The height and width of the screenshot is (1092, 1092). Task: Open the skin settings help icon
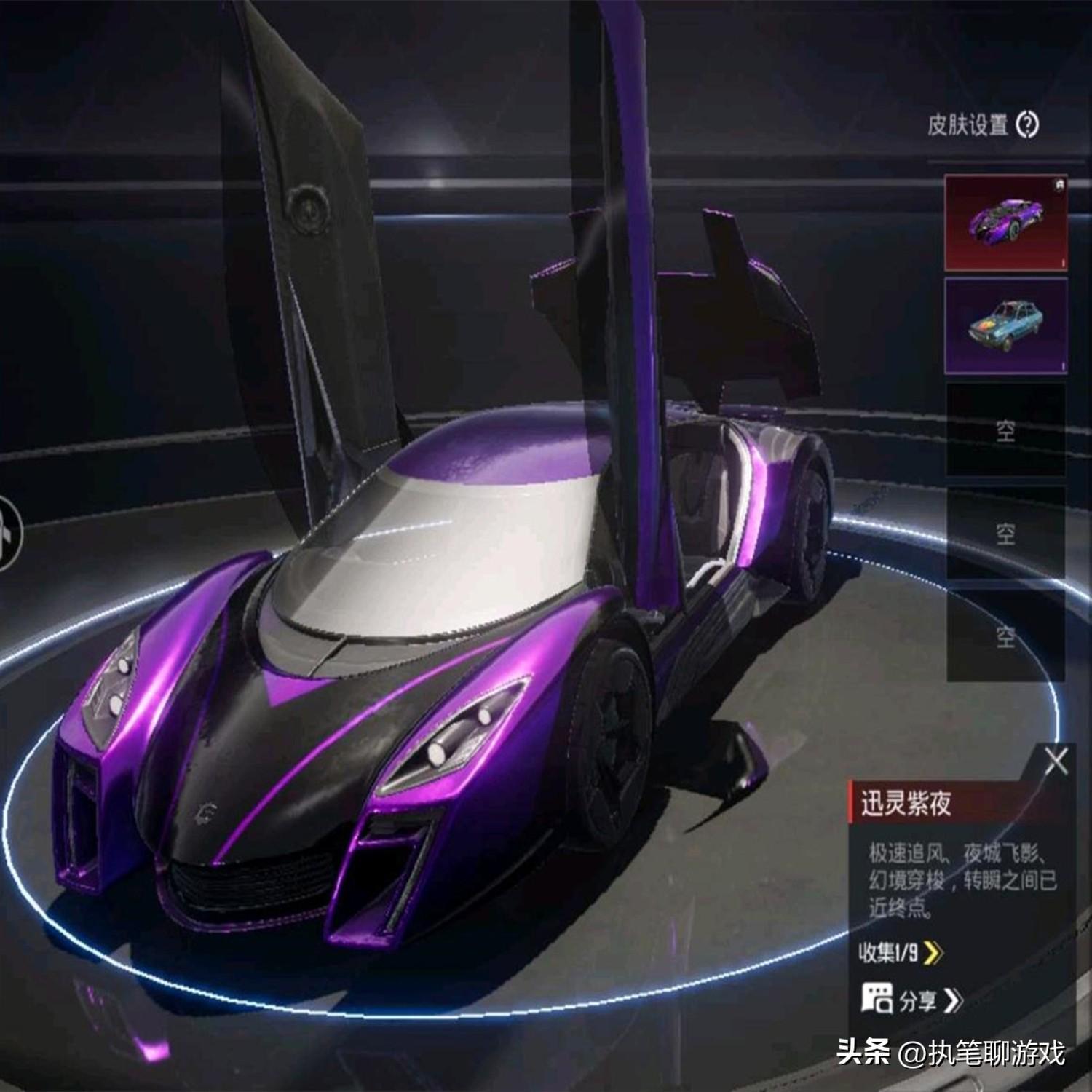click(1027, 125)
